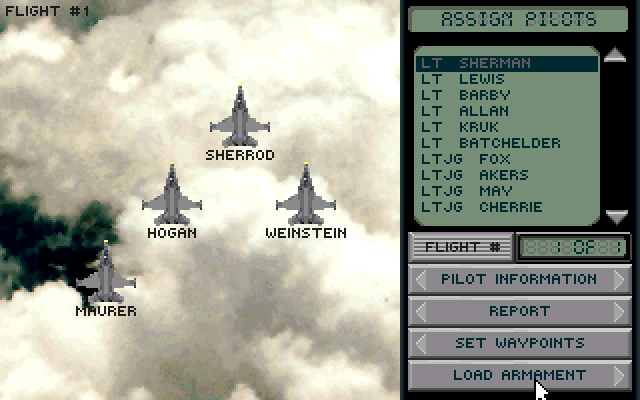Pick LTJG Fox from the pilot list

[x=506, y=159]
